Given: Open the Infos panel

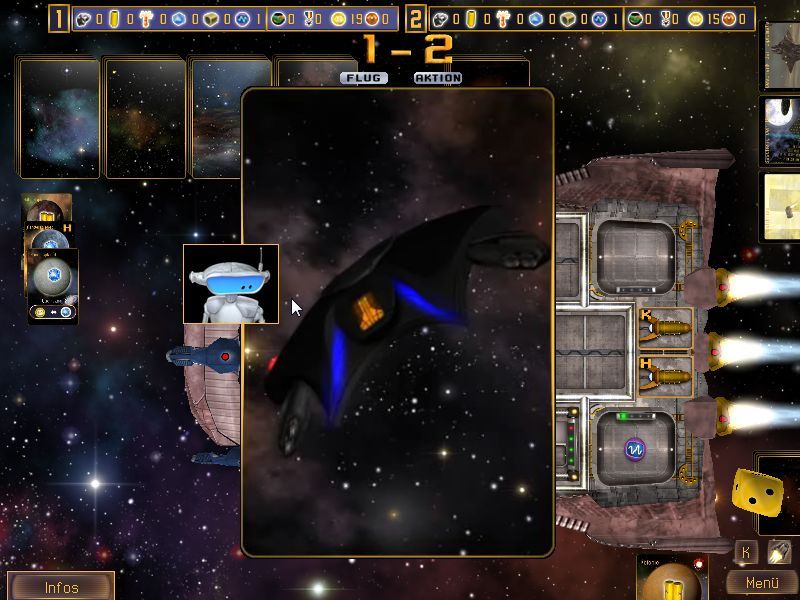Looking at the screenshot, I should coord(61,587).
